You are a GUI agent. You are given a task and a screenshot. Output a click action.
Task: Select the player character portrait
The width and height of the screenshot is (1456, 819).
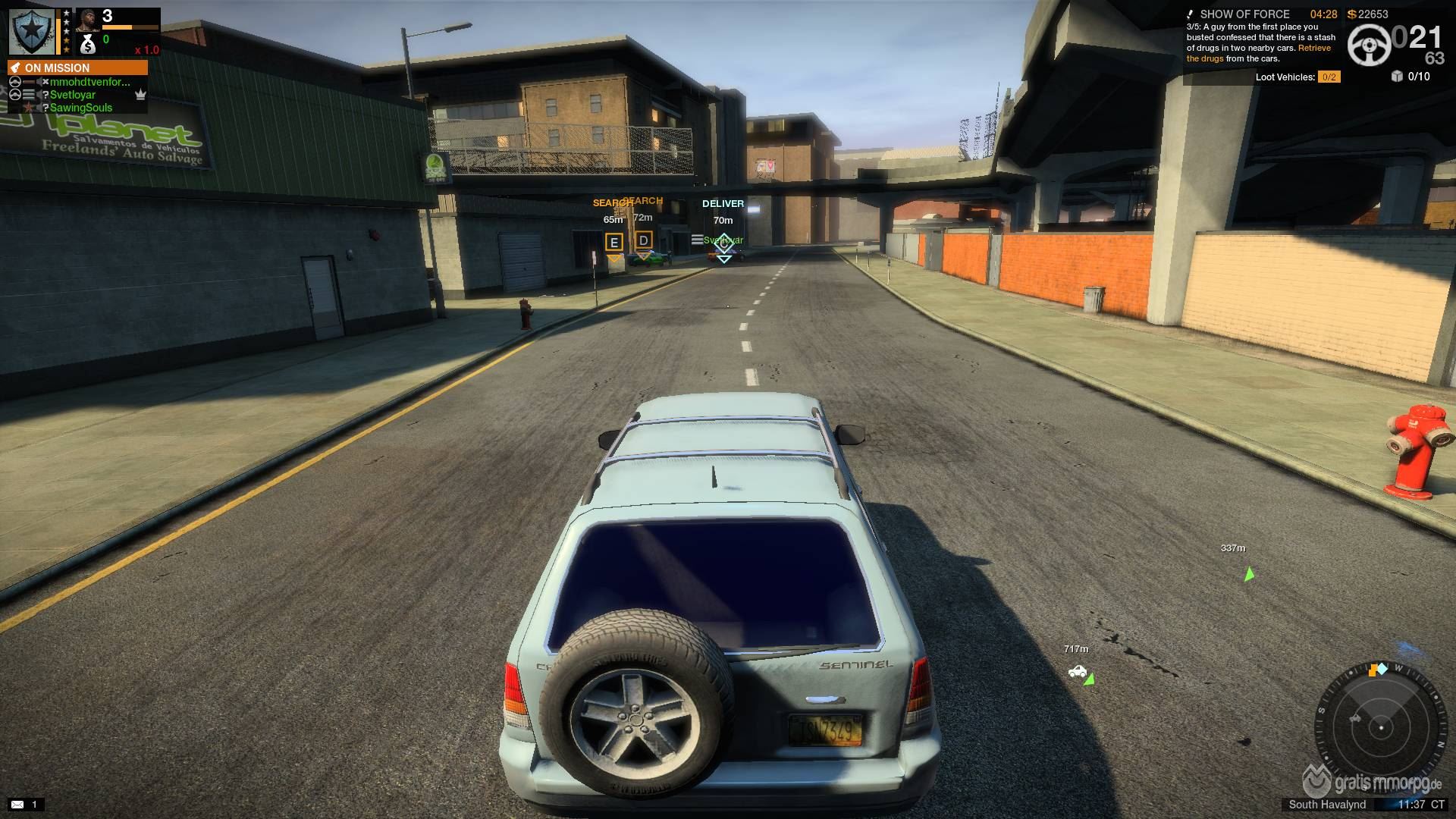(87, 19)
